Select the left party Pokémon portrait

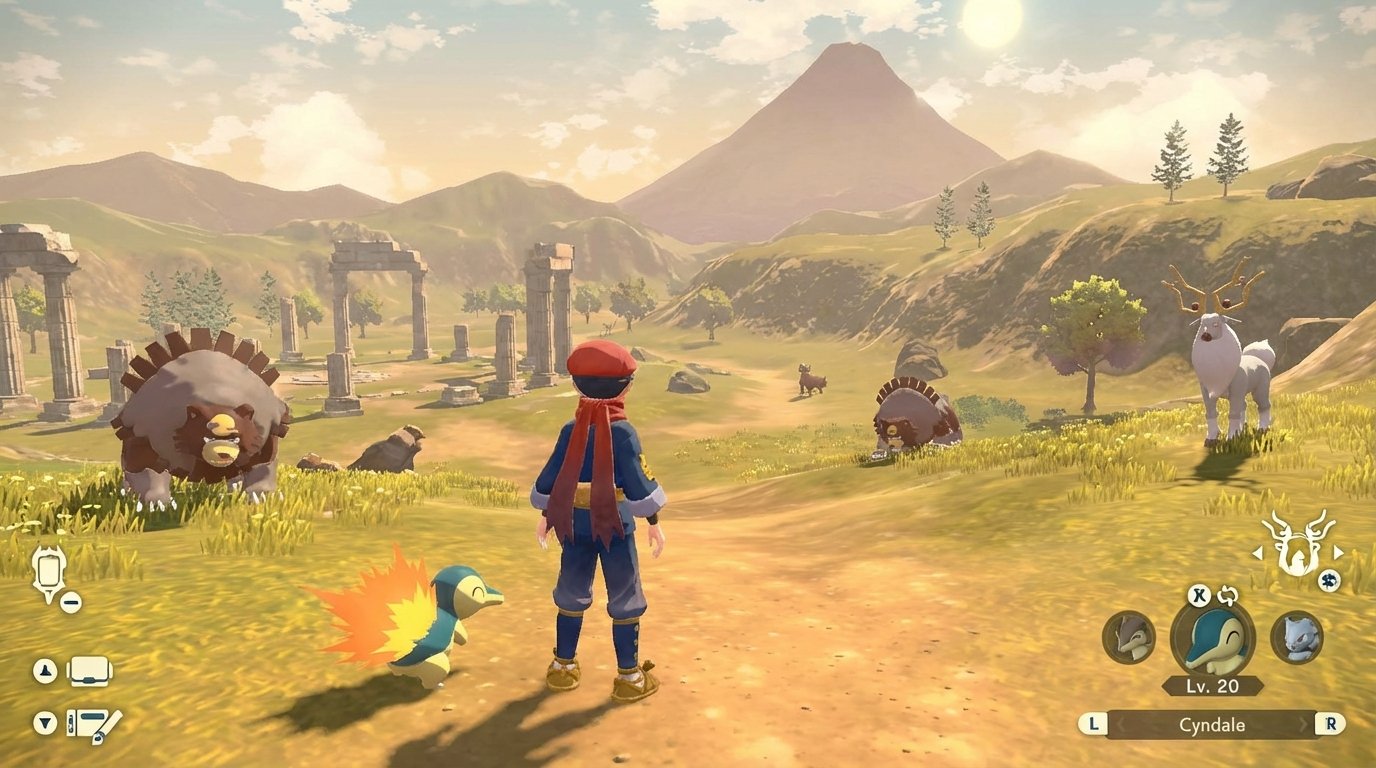pyautogui.click(x=1127, y=638)
